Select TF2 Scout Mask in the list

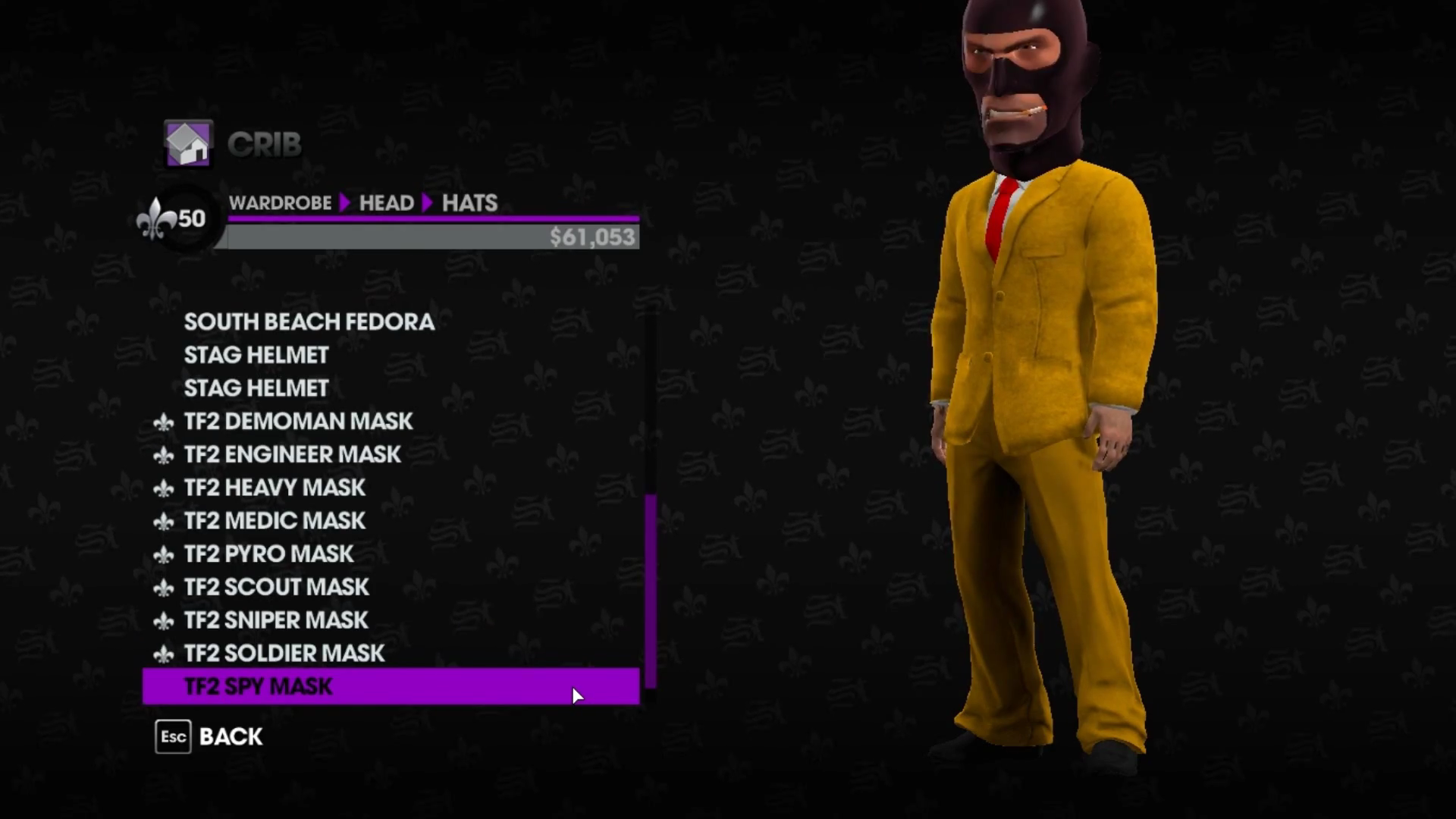coord(276,587)
